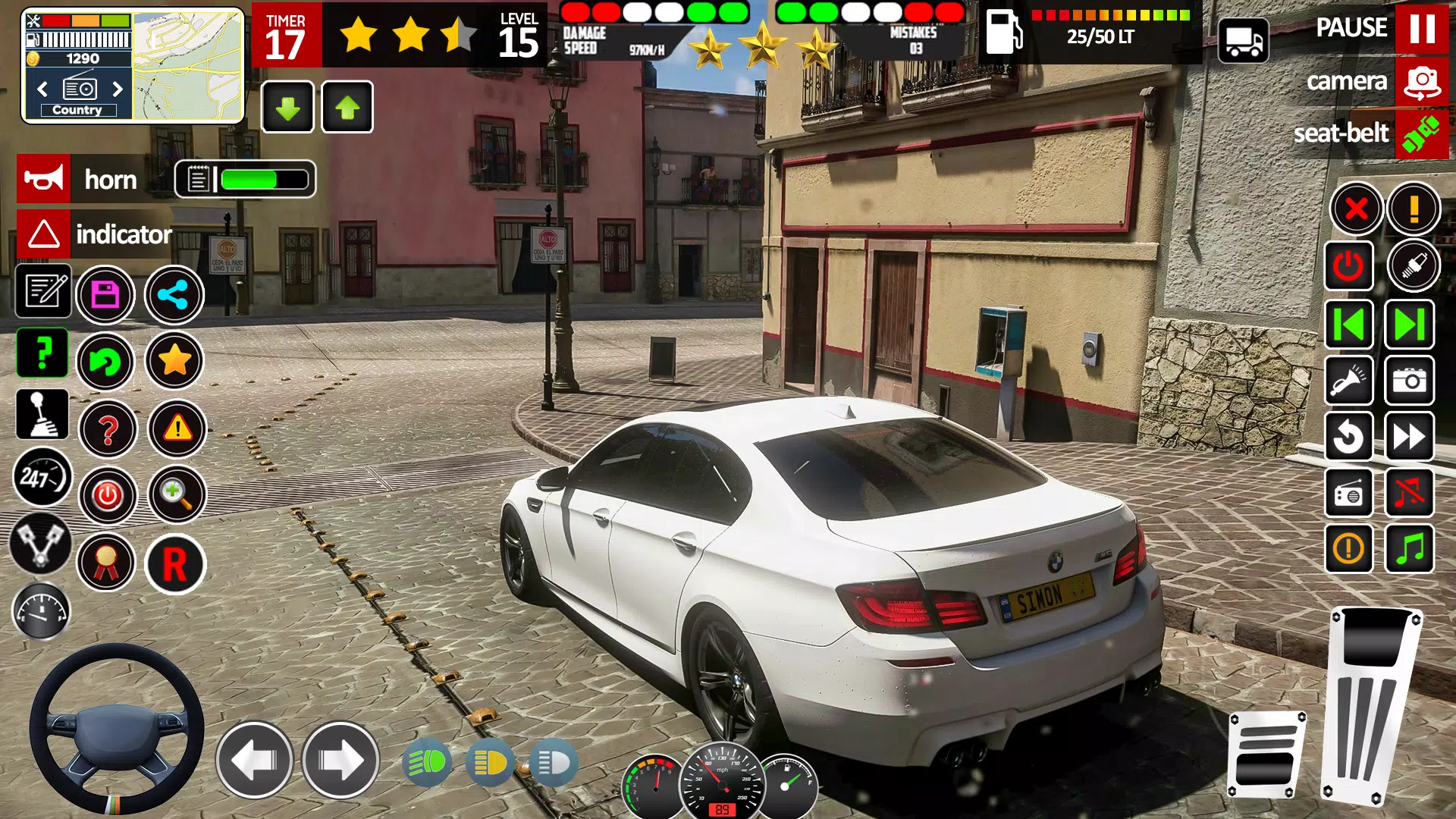The width and height of the screenshot is (1456, 819).
Task: Turn on the hazard indicator
Action: (44, 234)
